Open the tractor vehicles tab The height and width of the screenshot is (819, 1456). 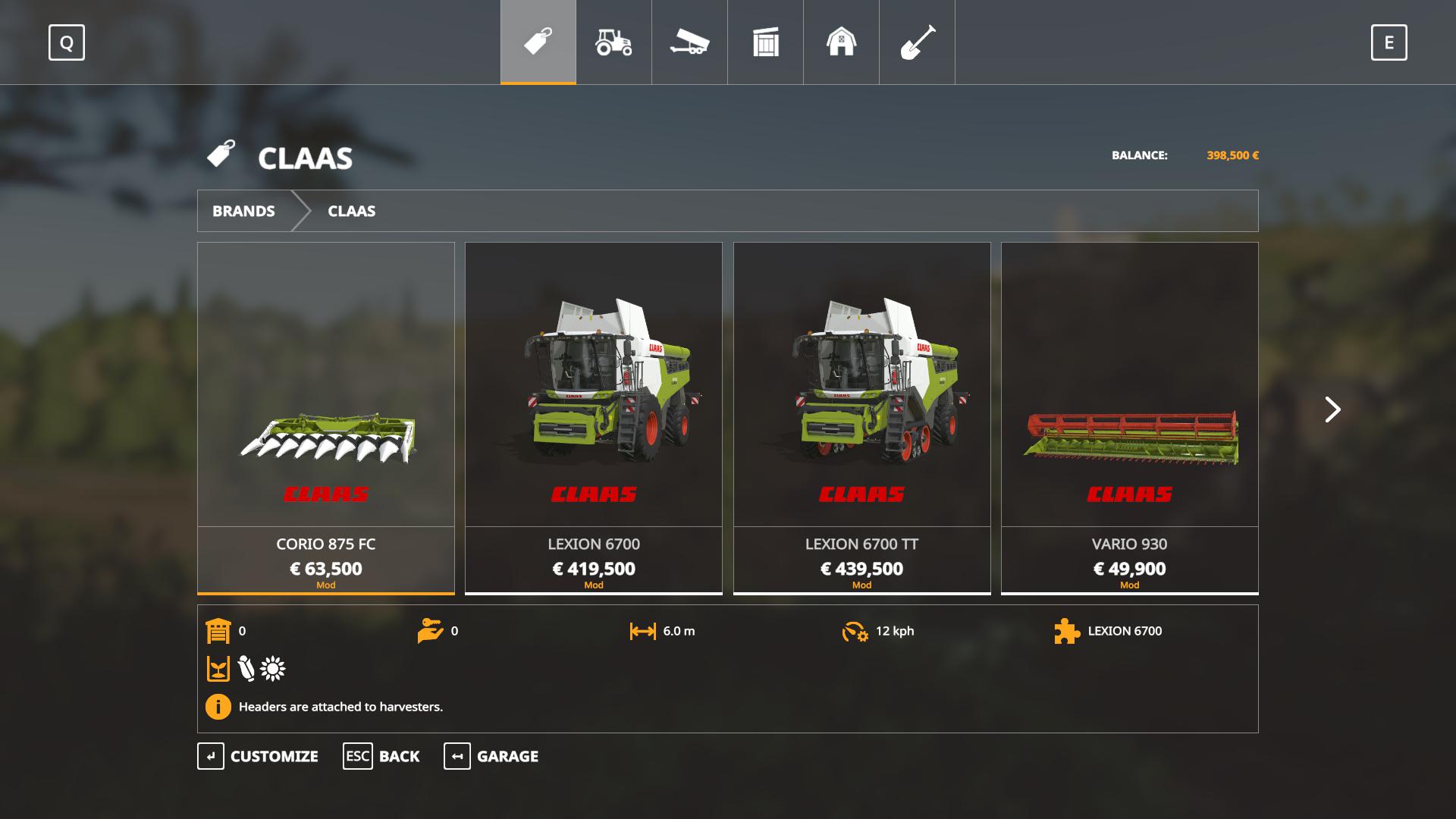click(x=613, y=42)
